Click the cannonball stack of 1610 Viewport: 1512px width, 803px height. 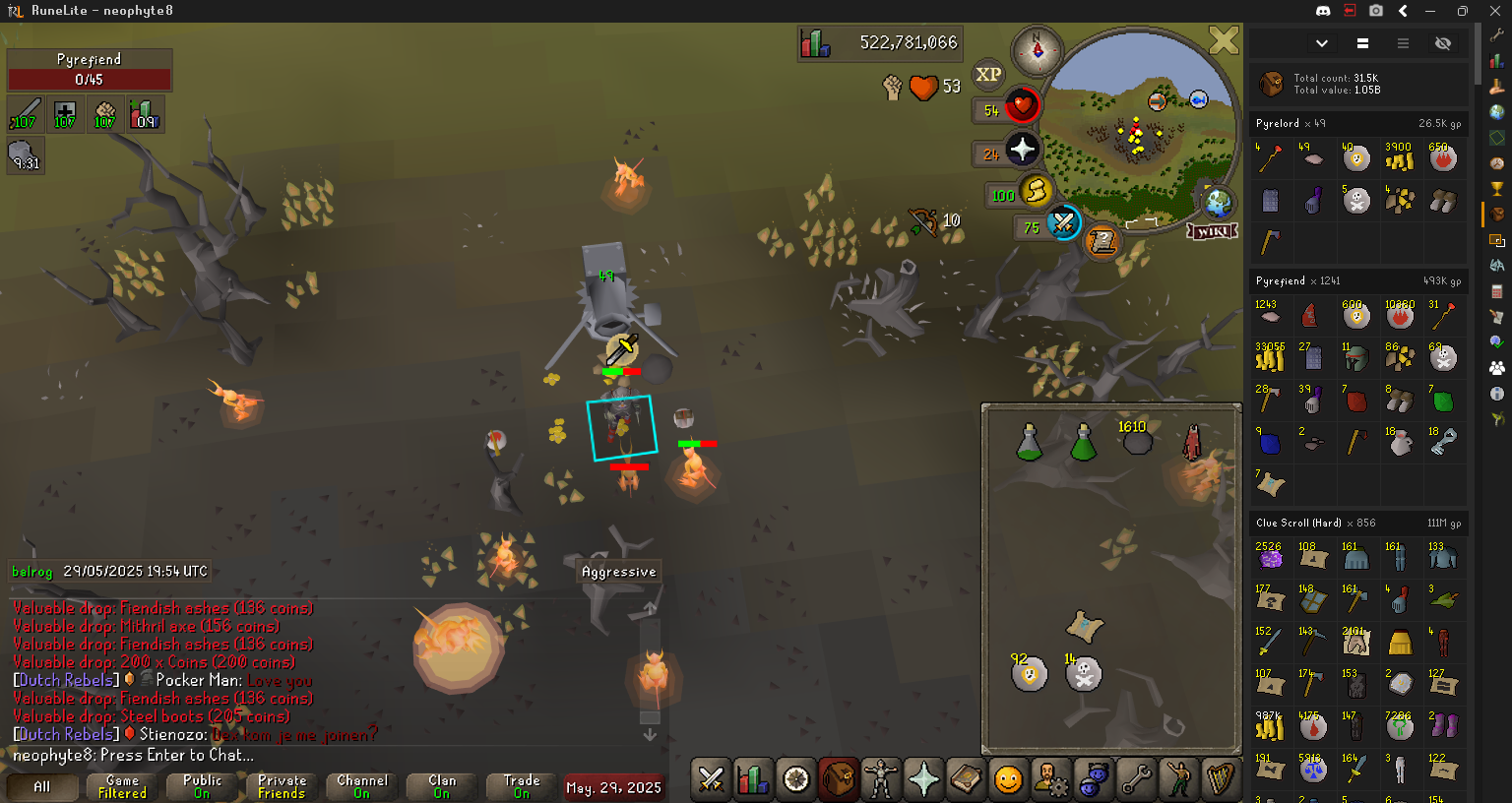click(x=1137, y=441)
